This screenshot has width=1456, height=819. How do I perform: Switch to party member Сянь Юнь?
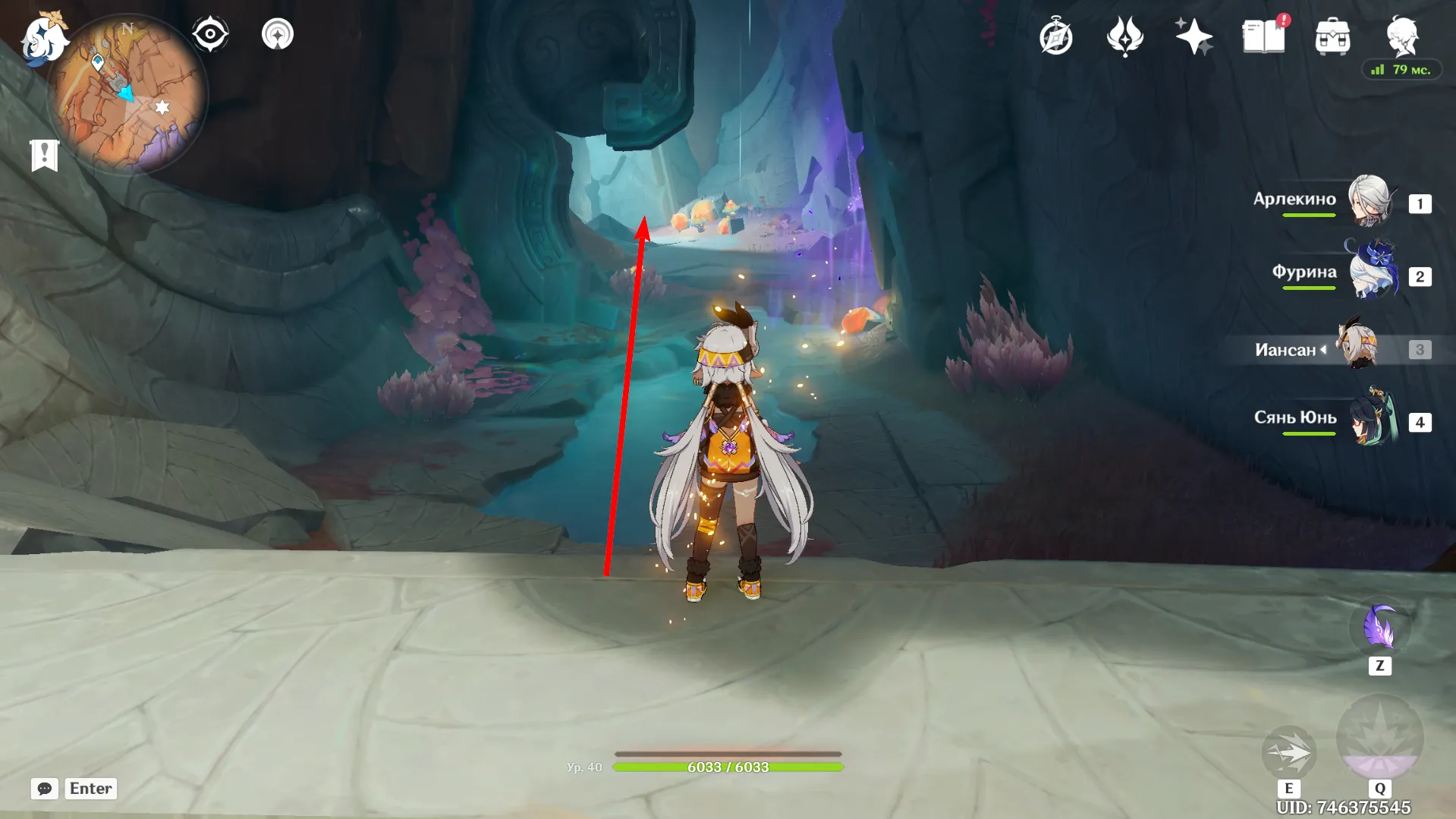coord(1372,419)
